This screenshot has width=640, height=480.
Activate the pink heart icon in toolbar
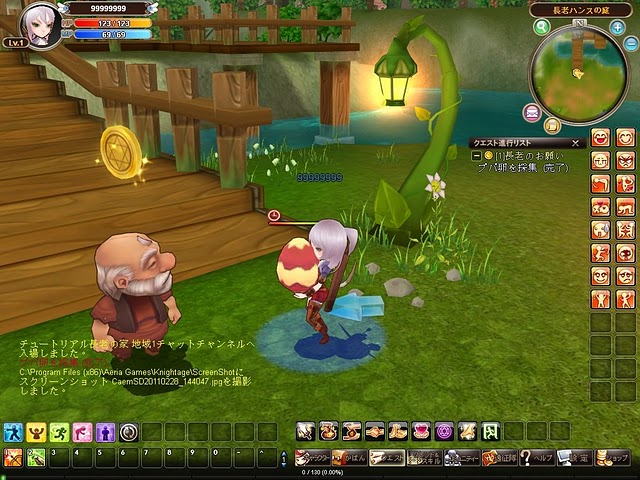pos(421,431)
